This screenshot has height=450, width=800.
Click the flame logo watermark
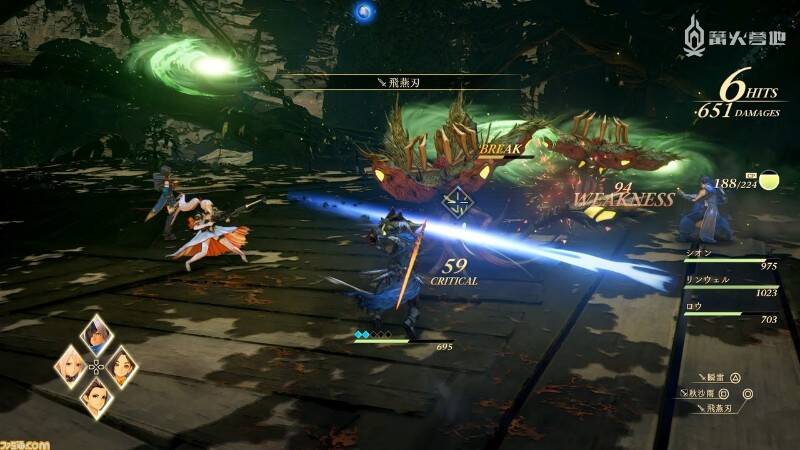coord(694,36)
